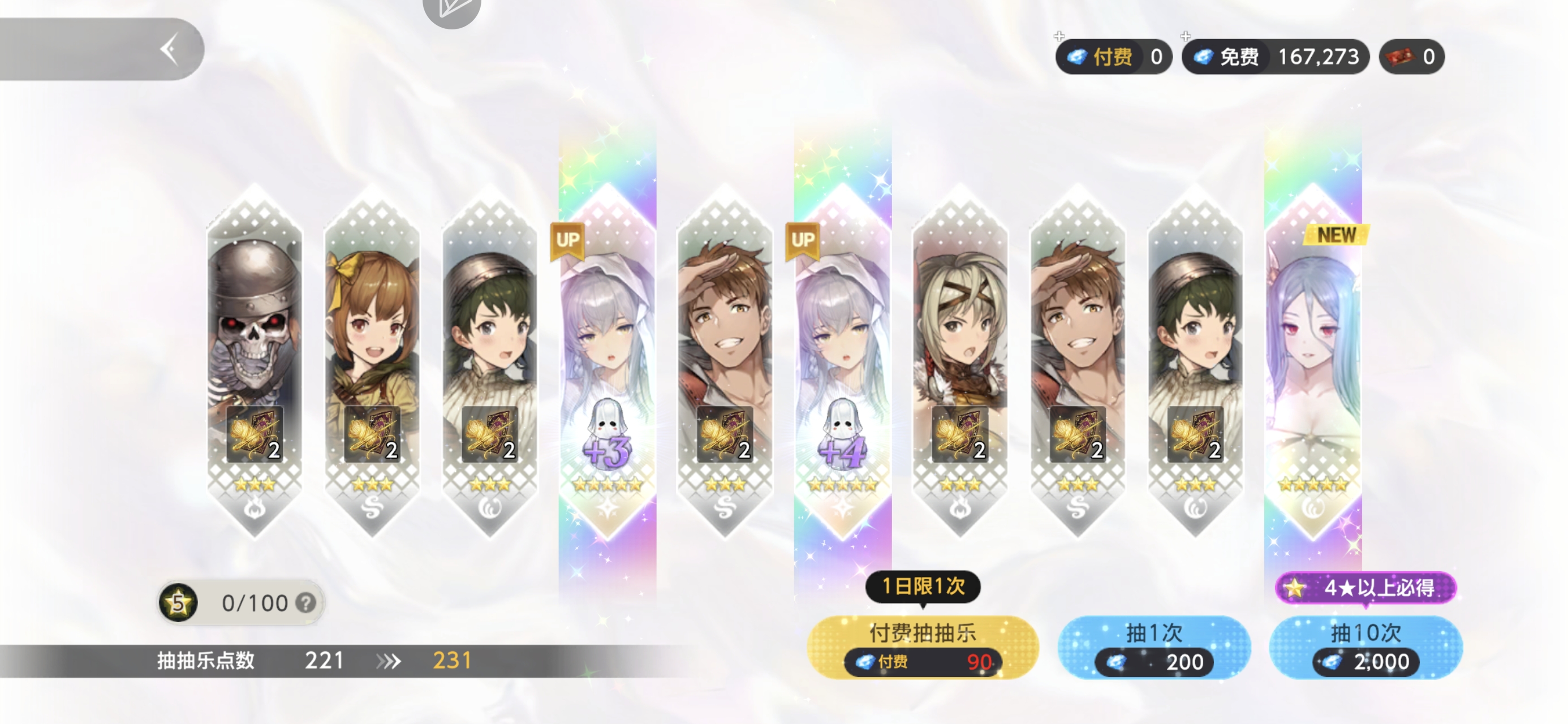Tap the red ticket counter

1411,57
